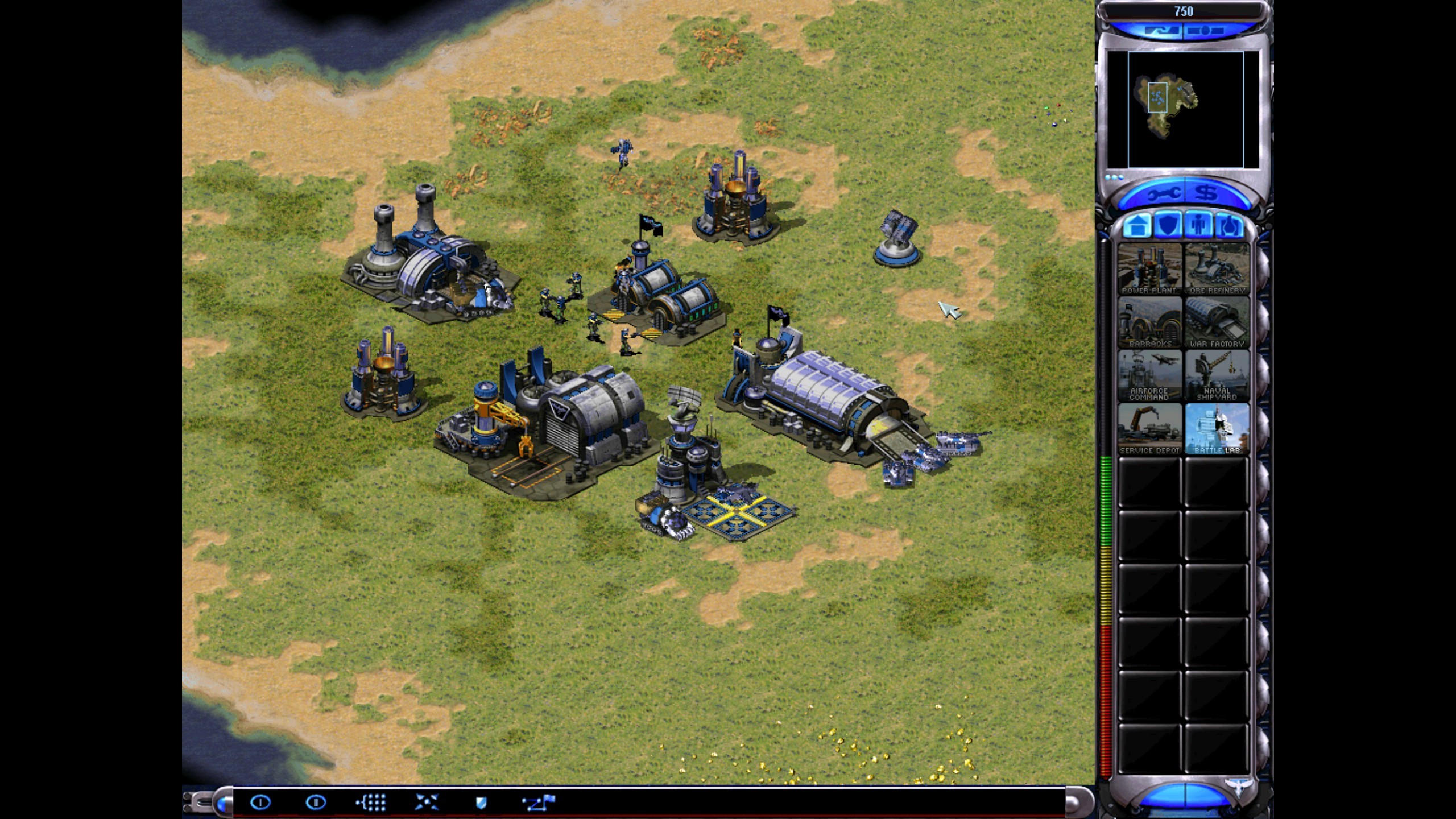Switch to the vehicles build tab
This screenshot has width=1456, height=819.
1229,226
